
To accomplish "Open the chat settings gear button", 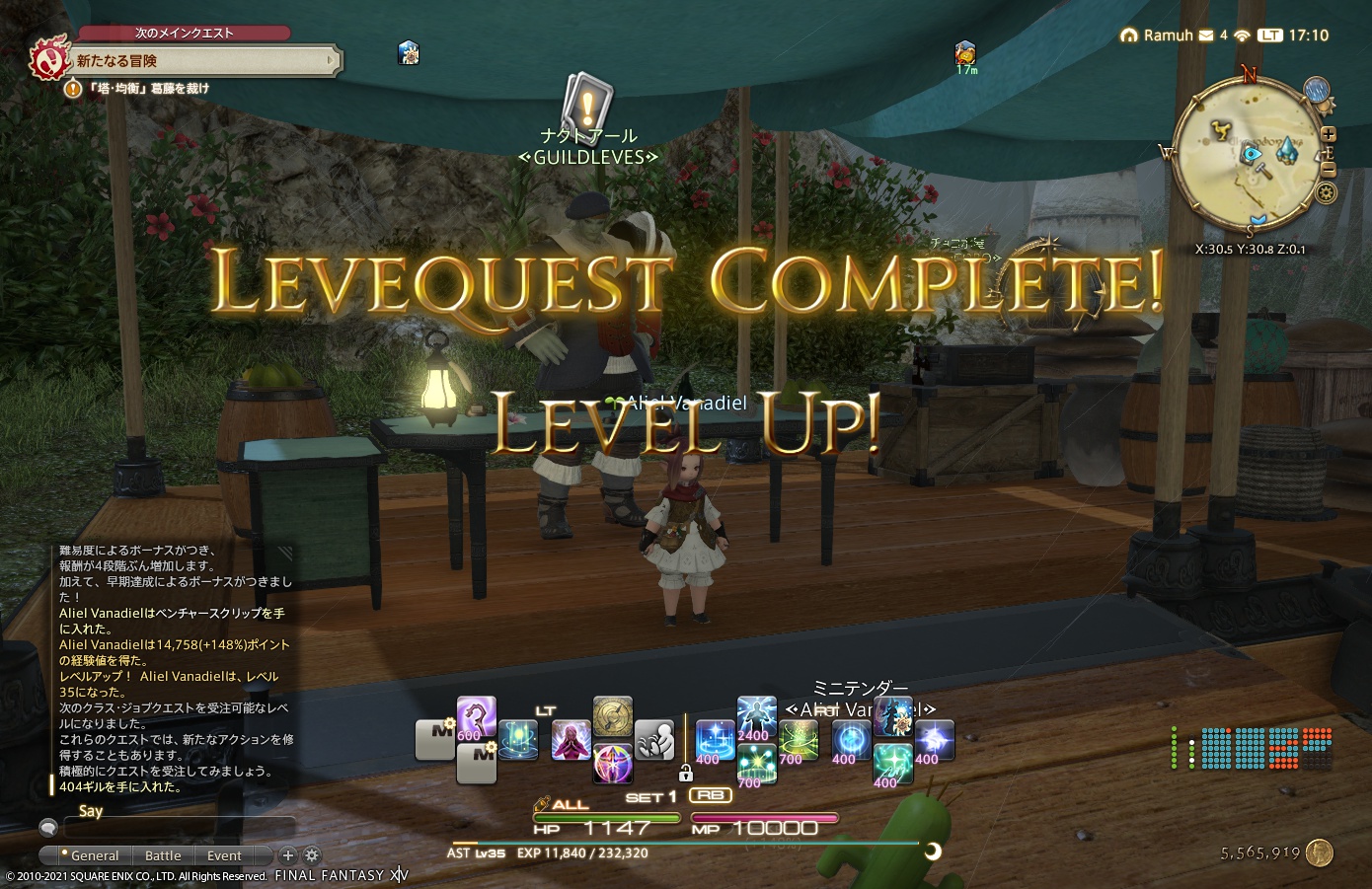I will (311, 855).
